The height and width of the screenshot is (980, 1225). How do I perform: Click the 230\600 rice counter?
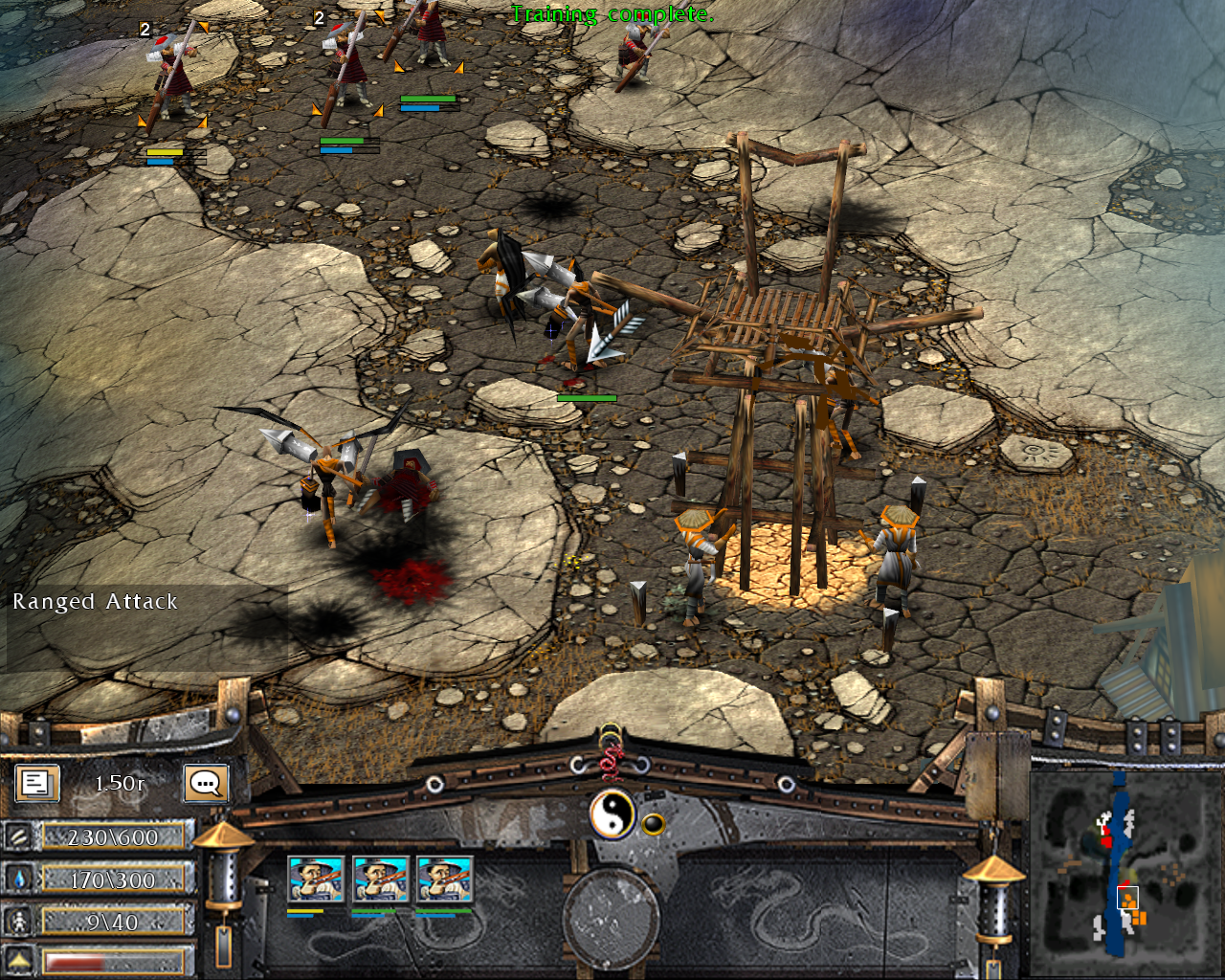point(113,836)
